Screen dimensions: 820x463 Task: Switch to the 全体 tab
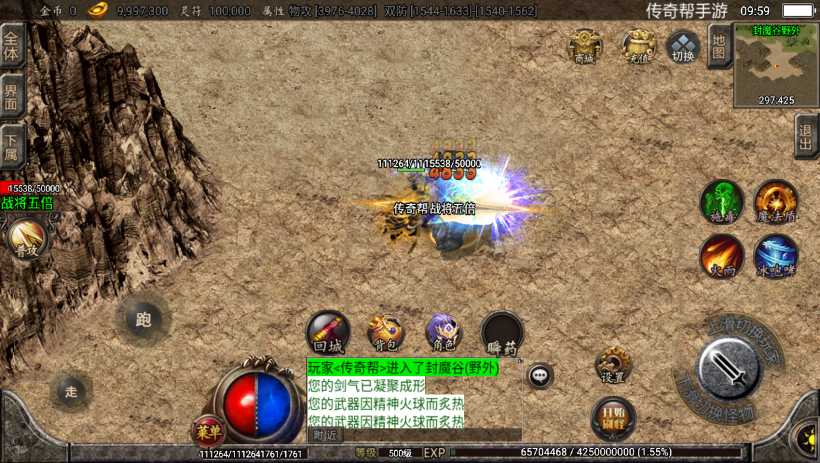12,47
